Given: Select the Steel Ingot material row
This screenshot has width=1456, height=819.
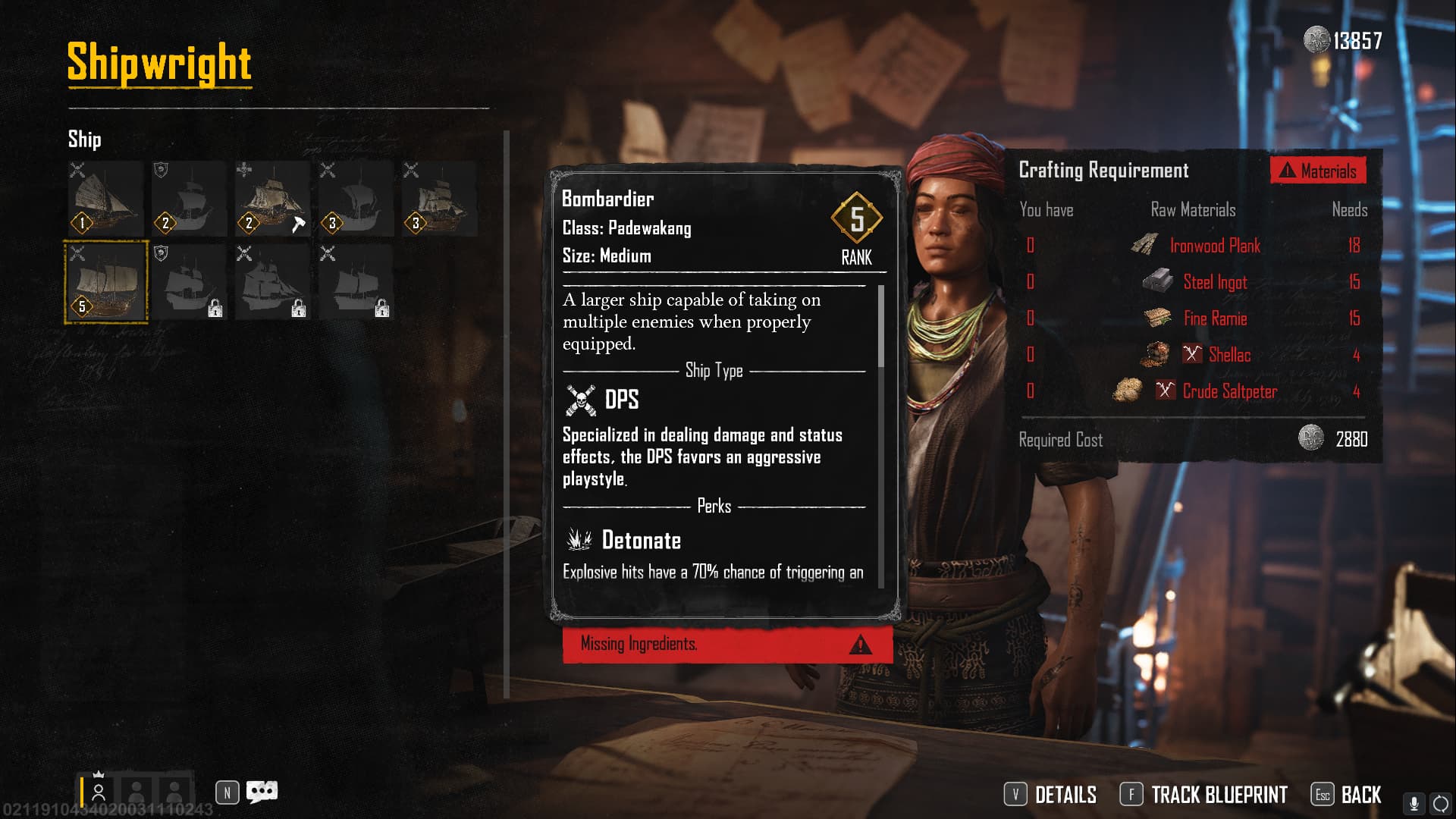Looking at the screenshot, I should tap(1194, 282).
